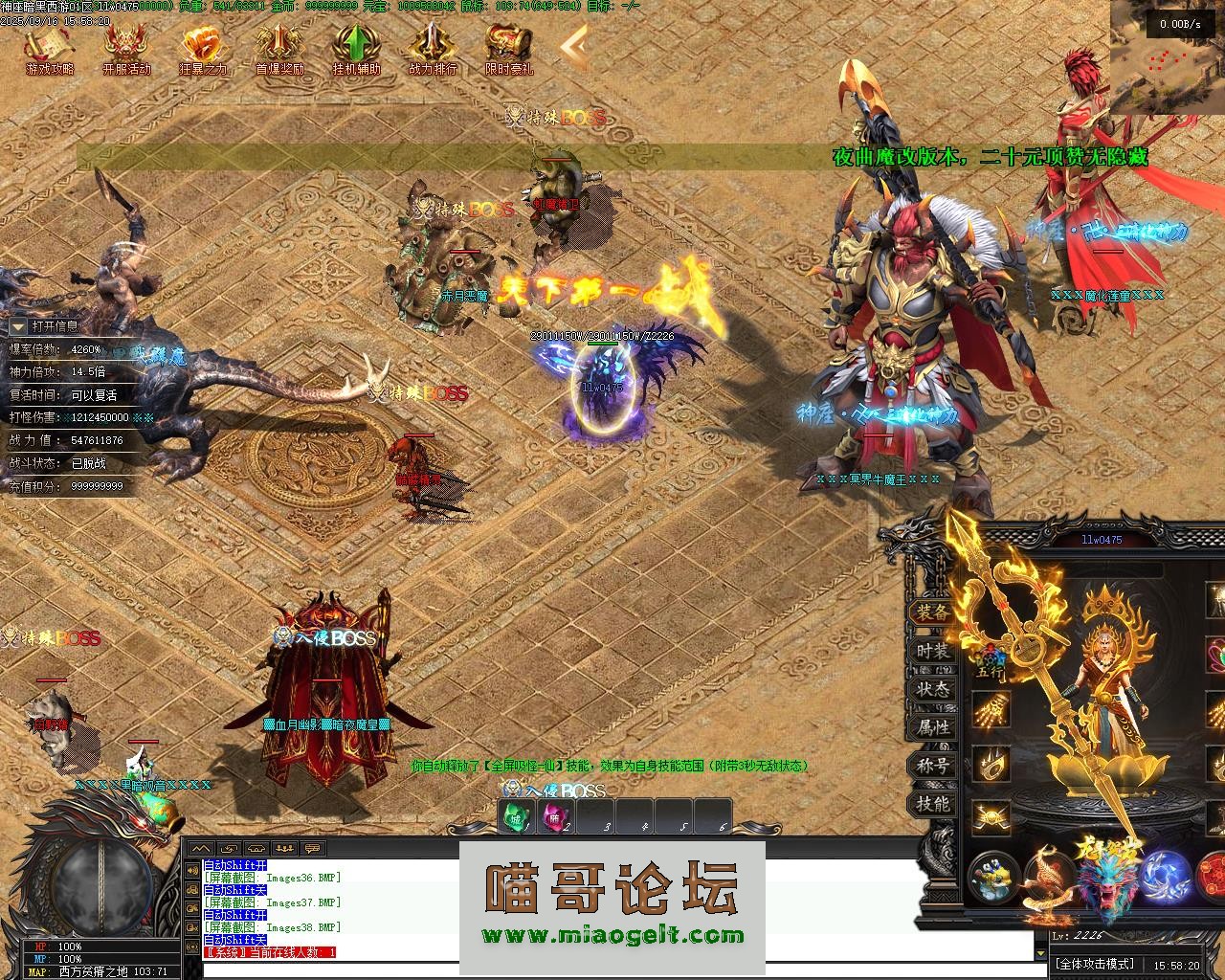Open the 挂机辅助 auto-play helper
This screenshot has width=1225, height=980.
click(356, 48)
